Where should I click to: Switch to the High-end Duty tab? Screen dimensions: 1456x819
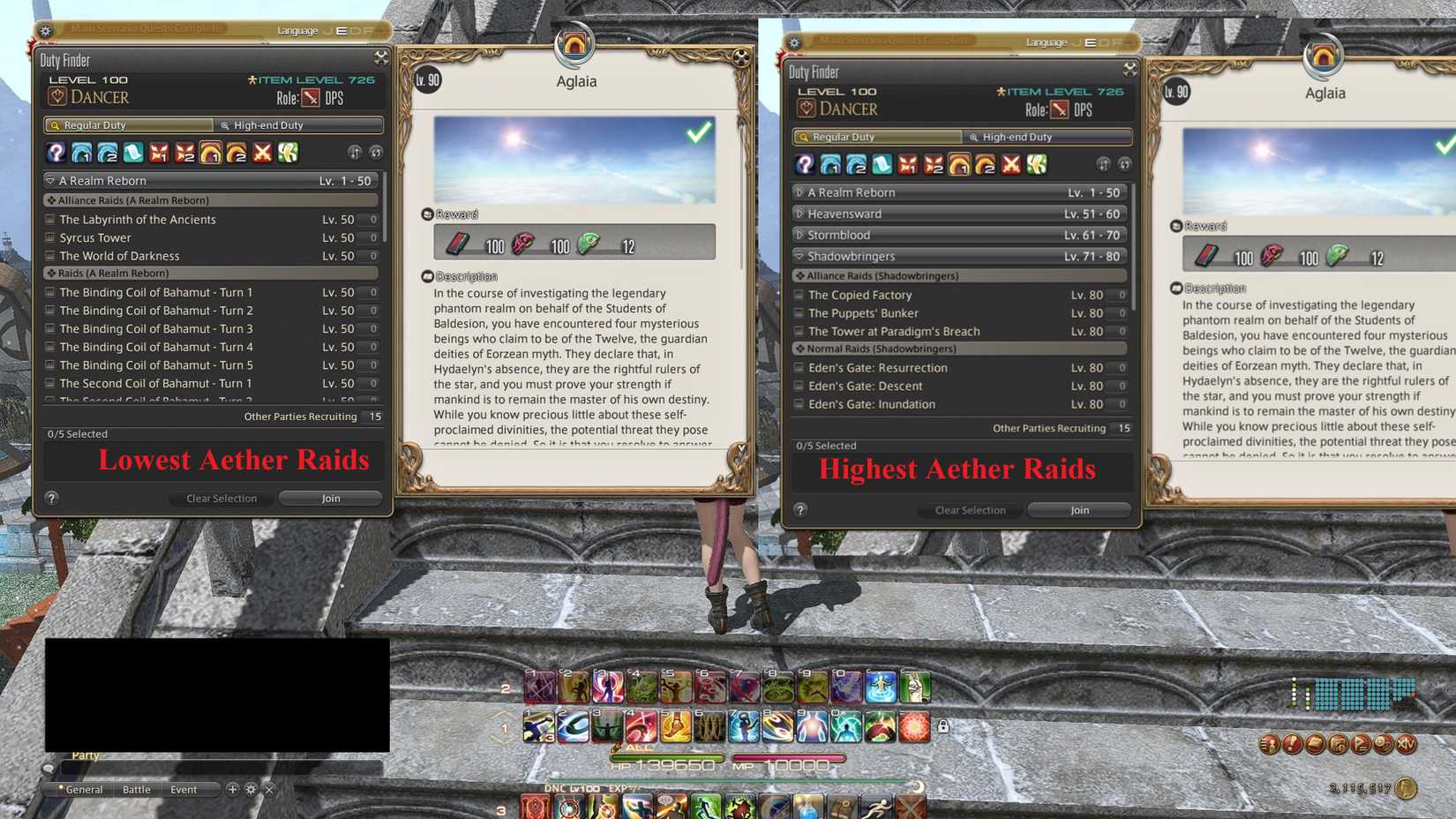(x=298, y=124)
